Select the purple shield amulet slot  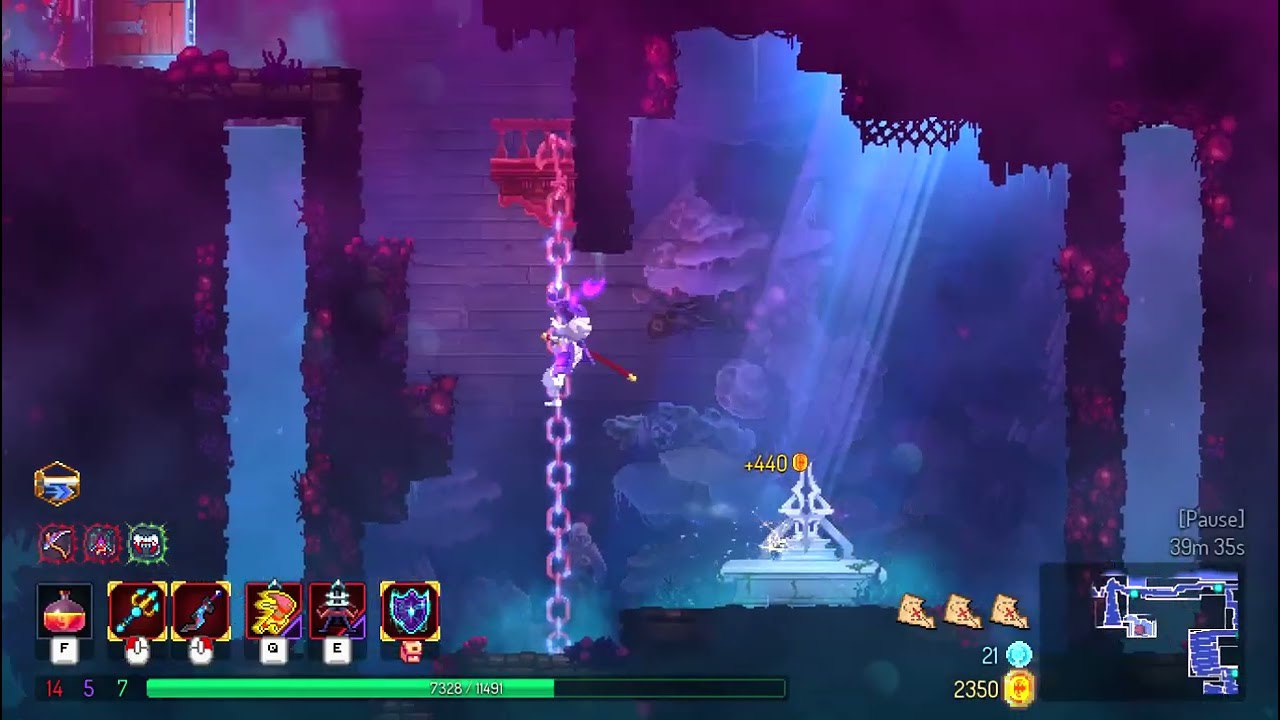(409, 611)
